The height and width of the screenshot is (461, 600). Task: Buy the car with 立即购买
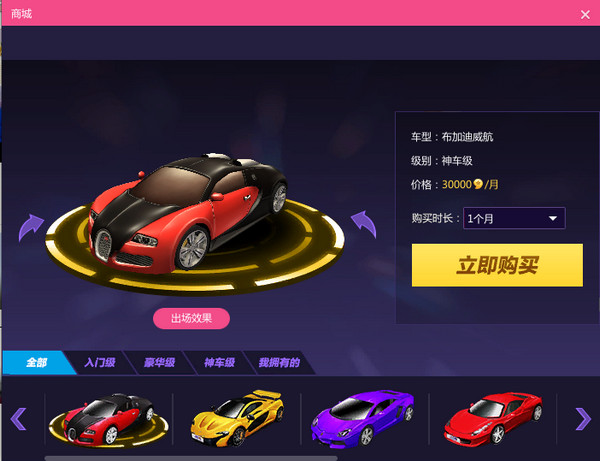(x=497, y=265)
